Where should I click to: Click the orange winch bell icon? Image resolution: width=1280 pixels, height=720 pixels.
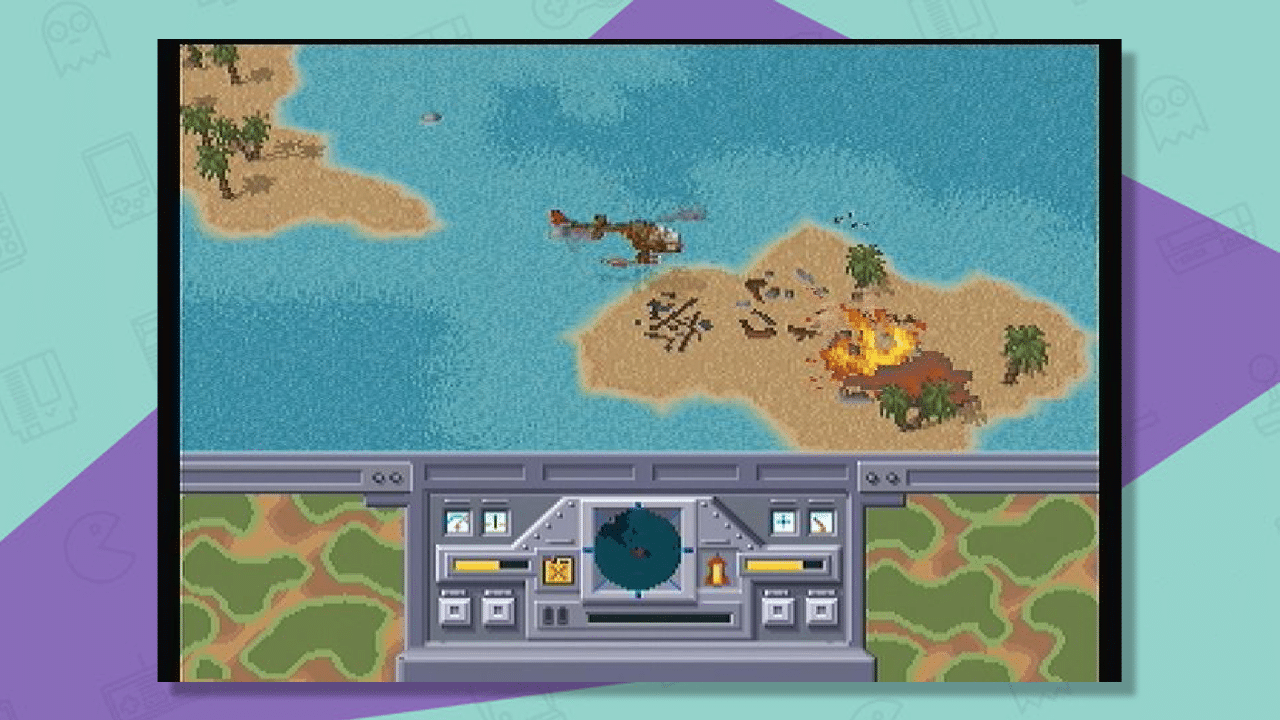[718, 568]
